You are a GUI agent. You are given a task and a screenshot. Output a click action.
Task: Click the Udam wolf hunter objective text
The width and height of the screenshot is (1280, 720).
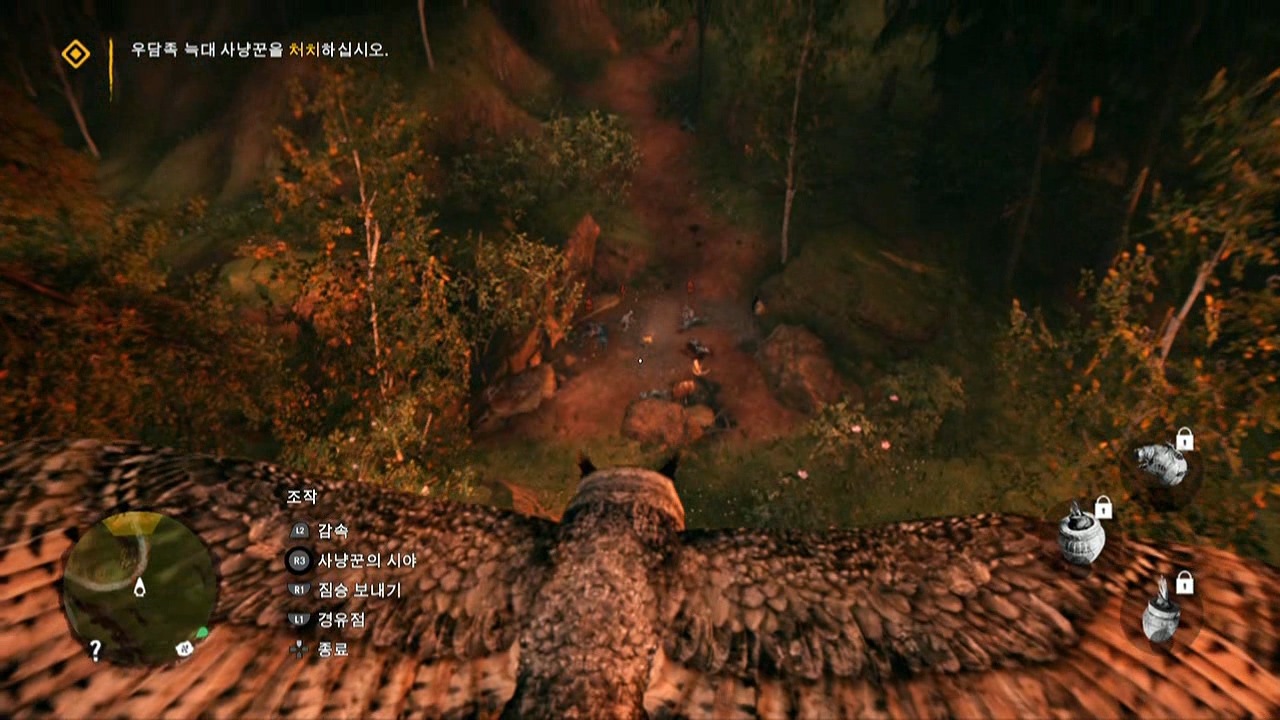click(259, 49)
